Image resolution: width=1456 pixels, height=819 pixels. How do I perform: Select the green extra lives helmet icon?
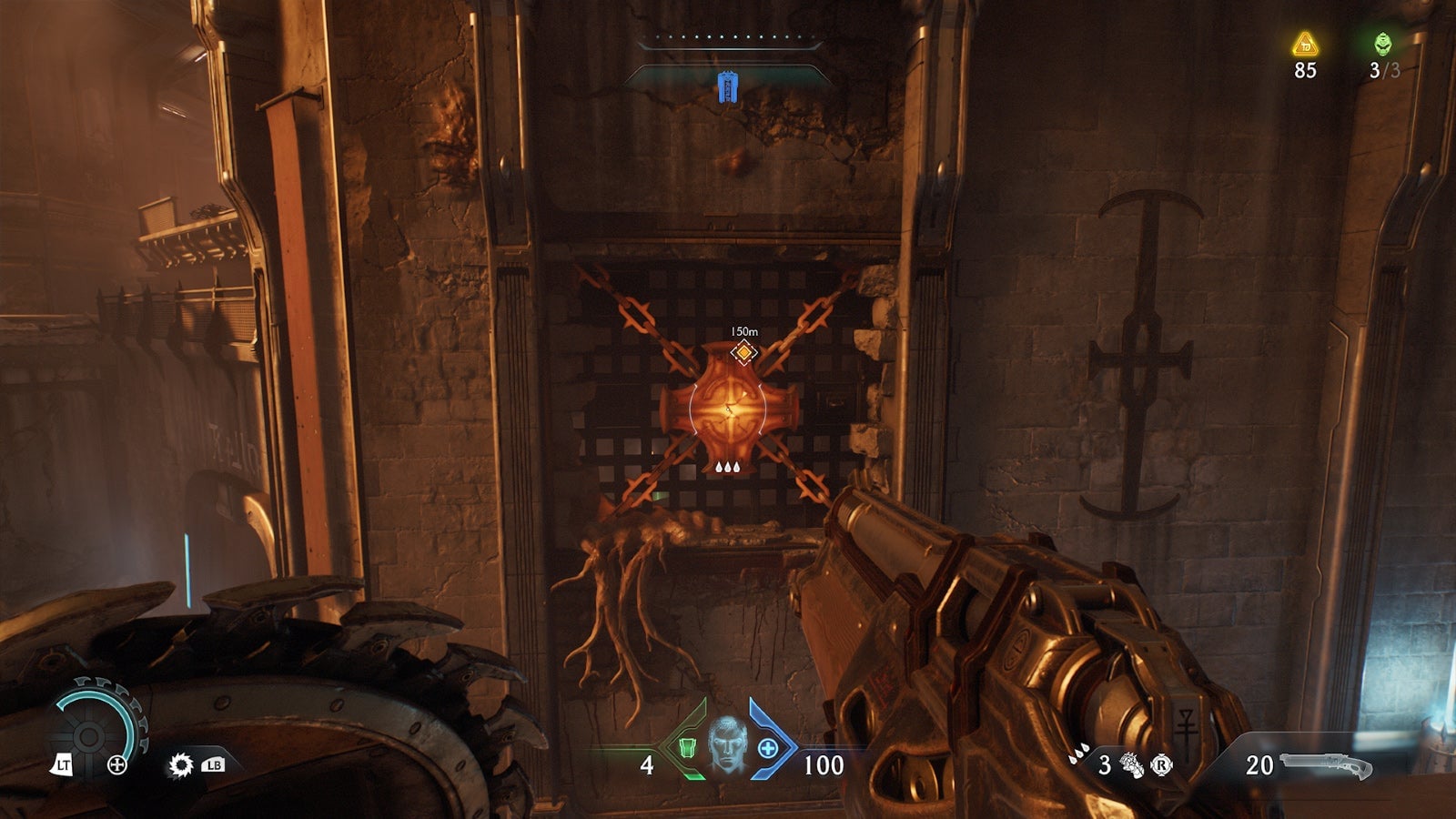(1383, 42)
